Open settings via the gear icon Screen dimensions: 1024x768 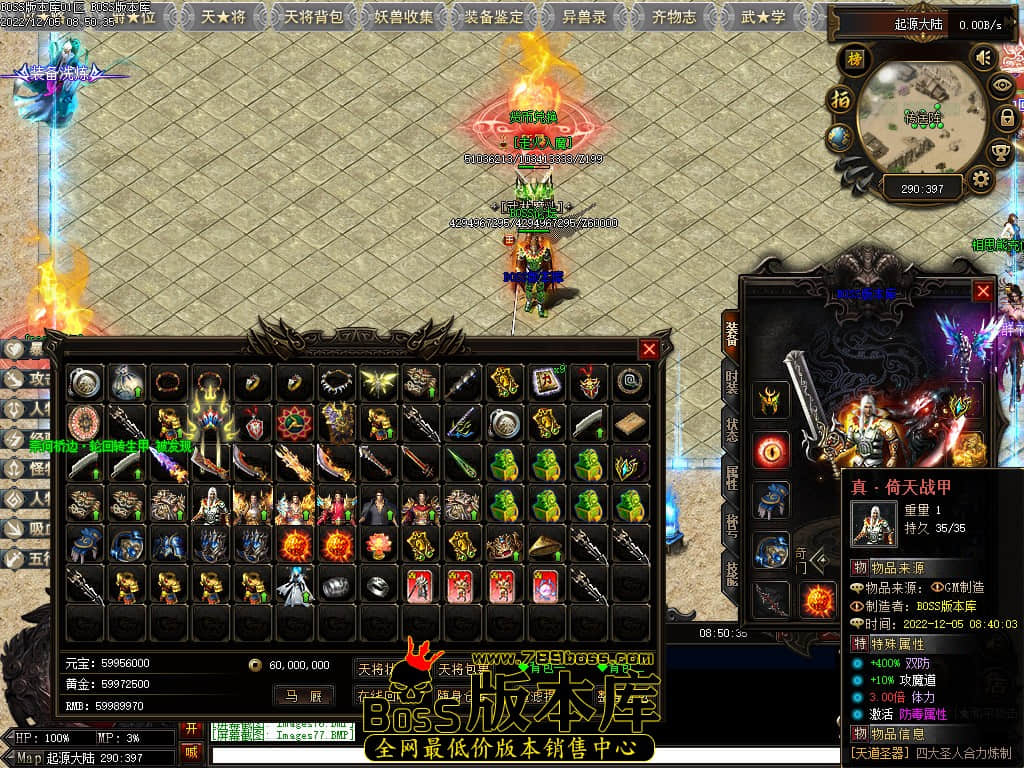click(x=981, y=180)
